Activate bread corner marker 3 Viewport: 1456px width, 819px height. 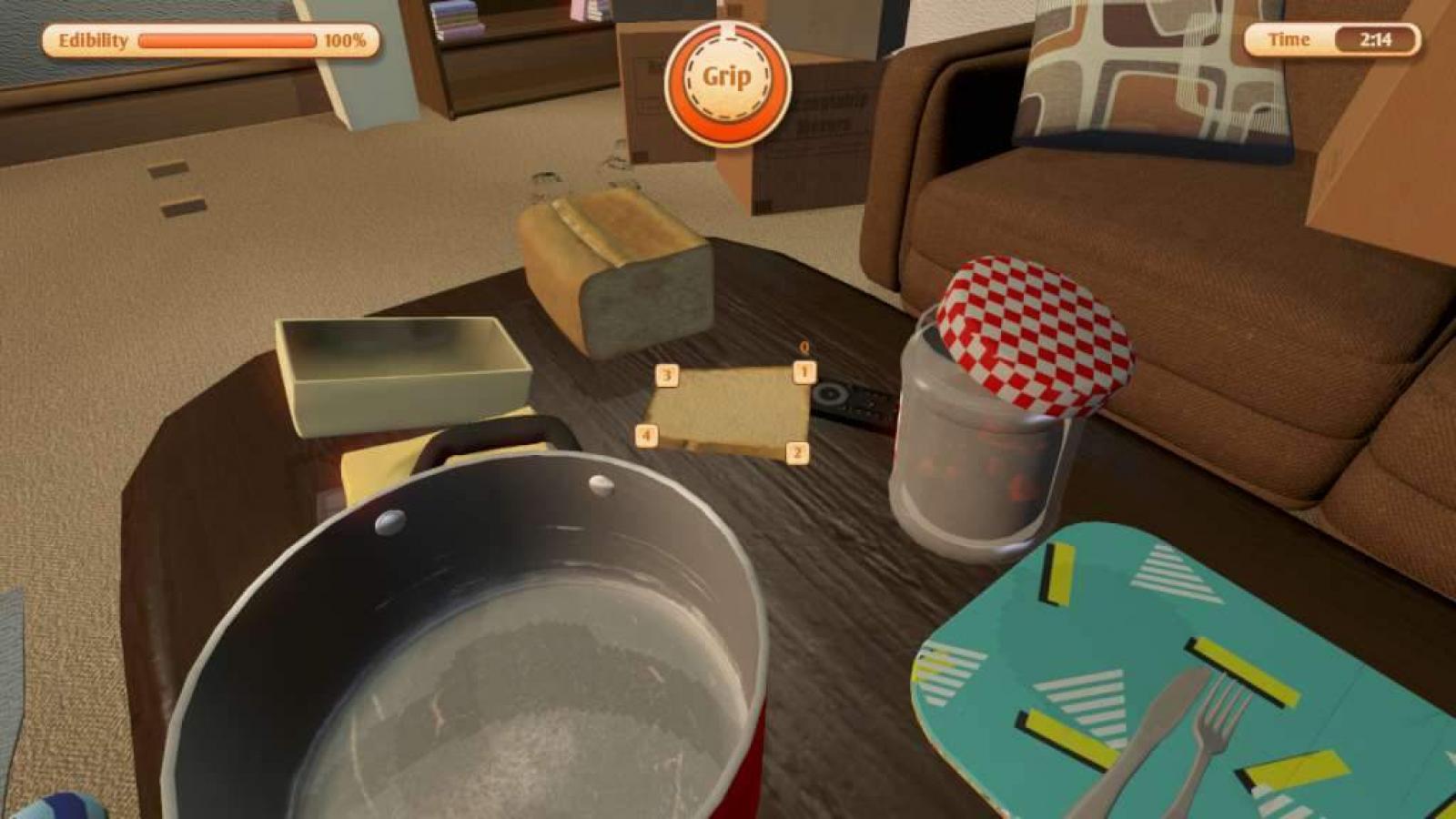(667, 375)
